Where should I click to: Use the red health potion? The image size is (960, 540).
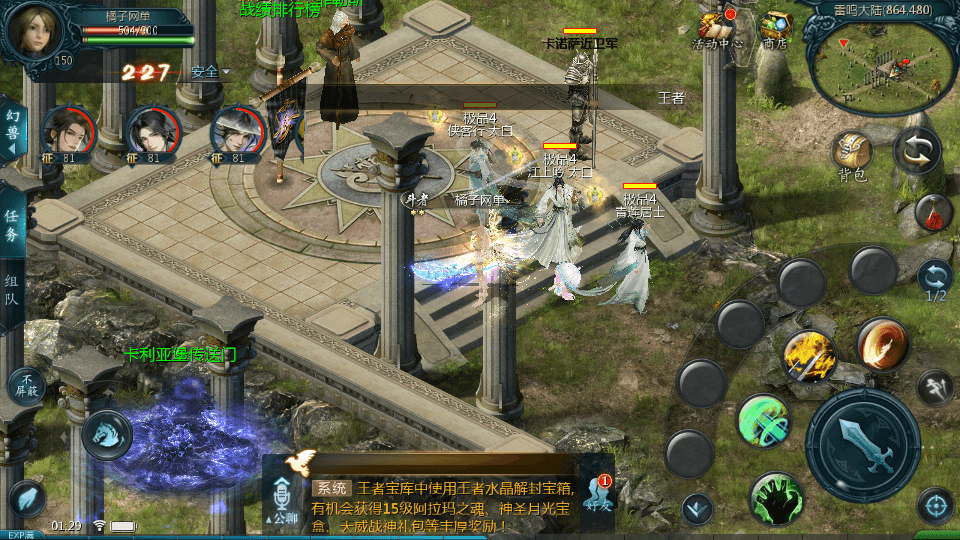click(x=932, y=212)
